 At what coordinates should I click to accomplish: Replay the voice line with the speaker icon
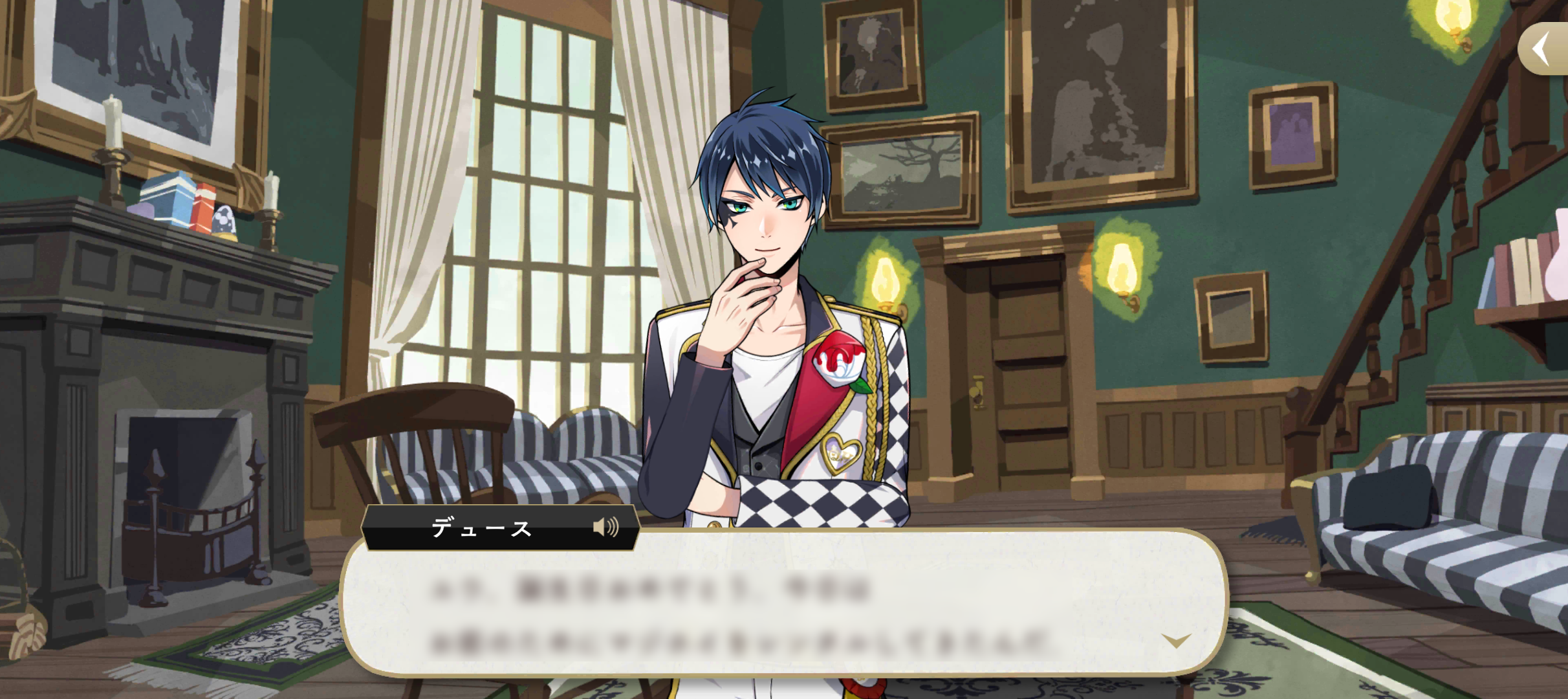click(x=605, y=527)
